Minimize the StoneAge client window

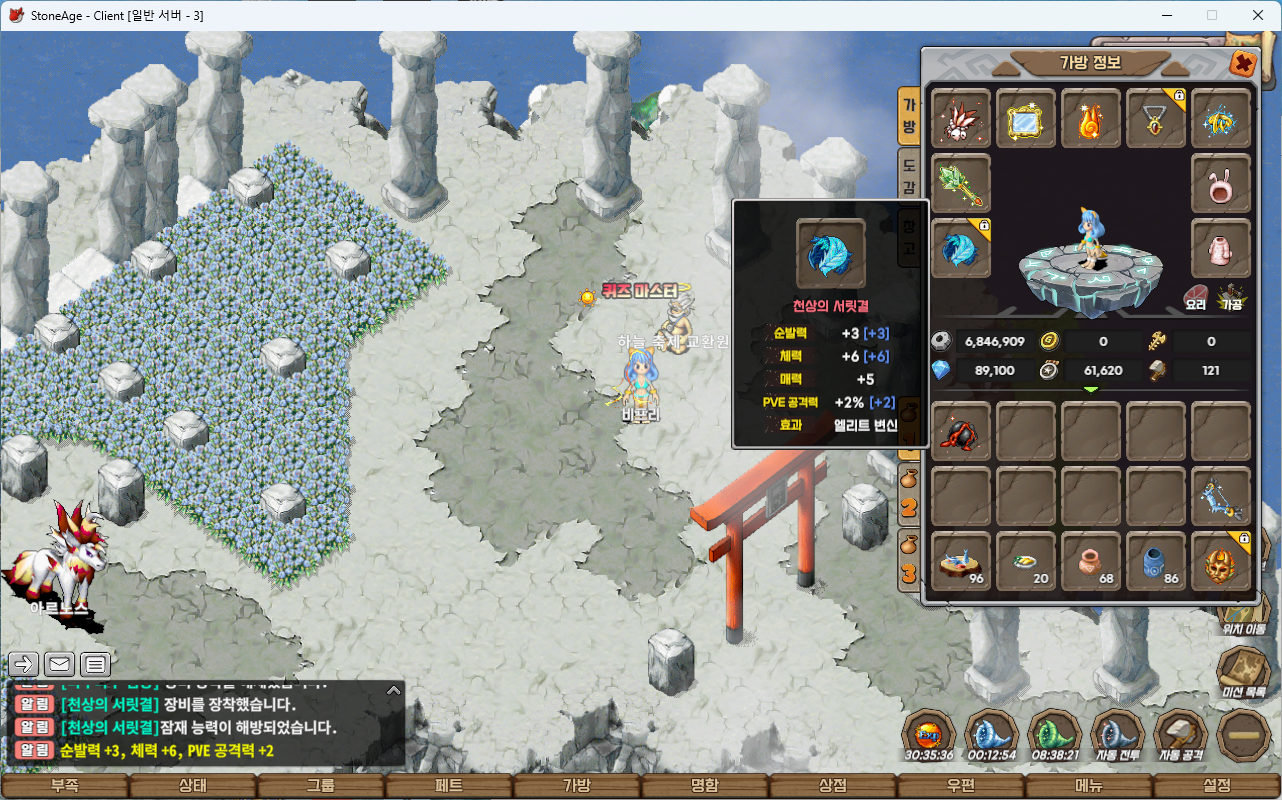tap(1166, 15)
